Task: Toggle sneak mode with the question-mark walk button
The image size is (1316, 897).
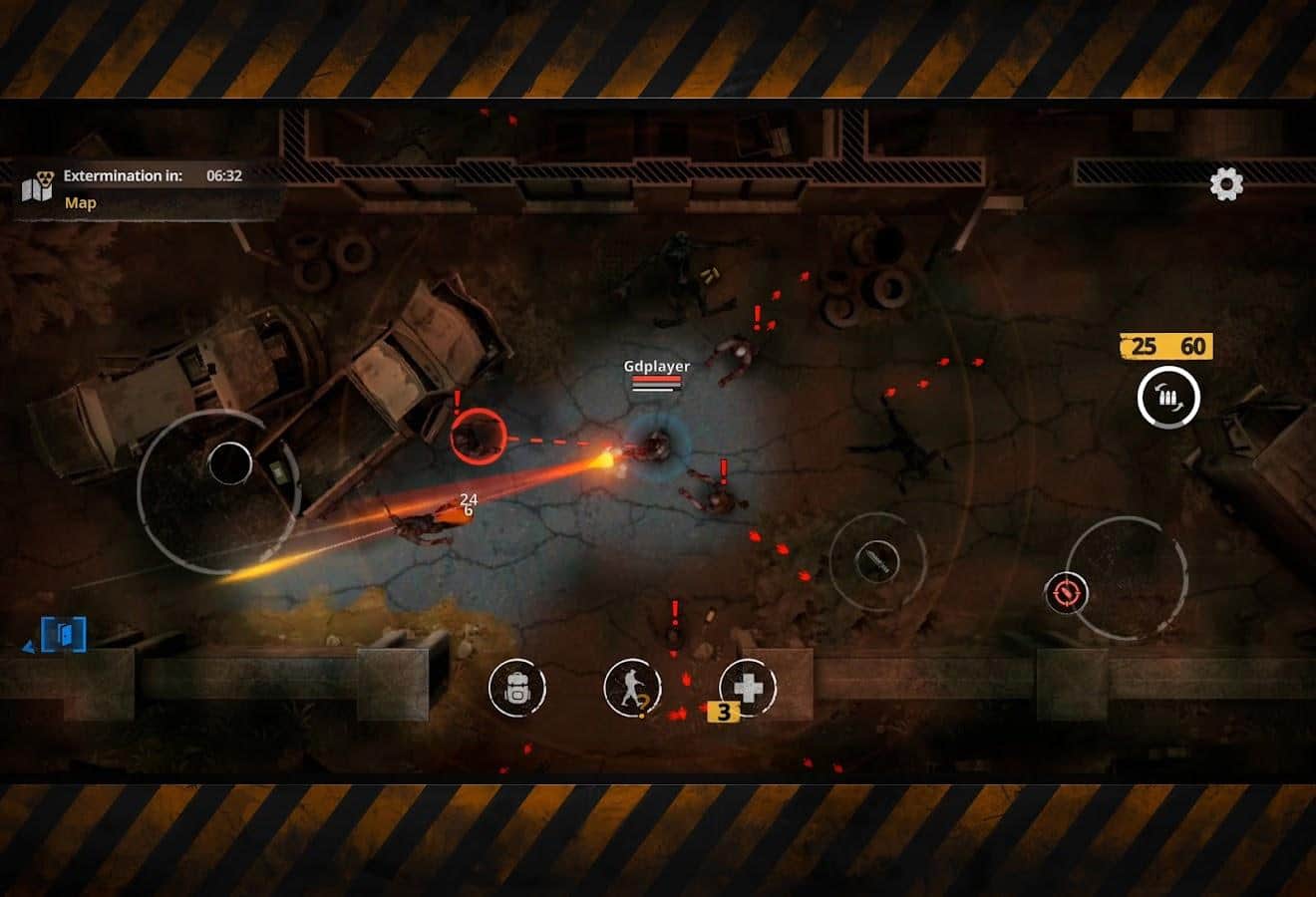Action: (631, 689)
